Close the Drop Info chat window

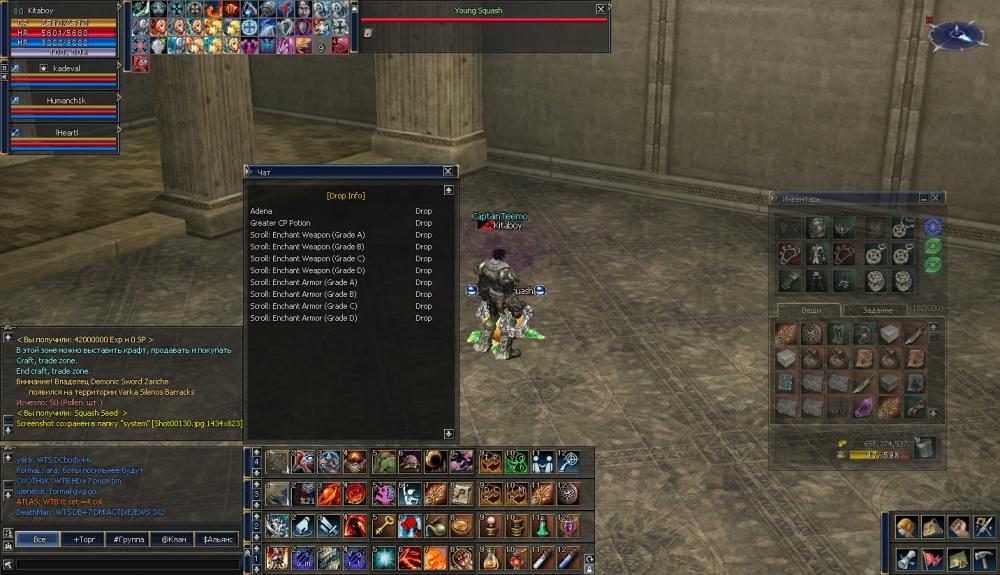(x=449, y=172)
